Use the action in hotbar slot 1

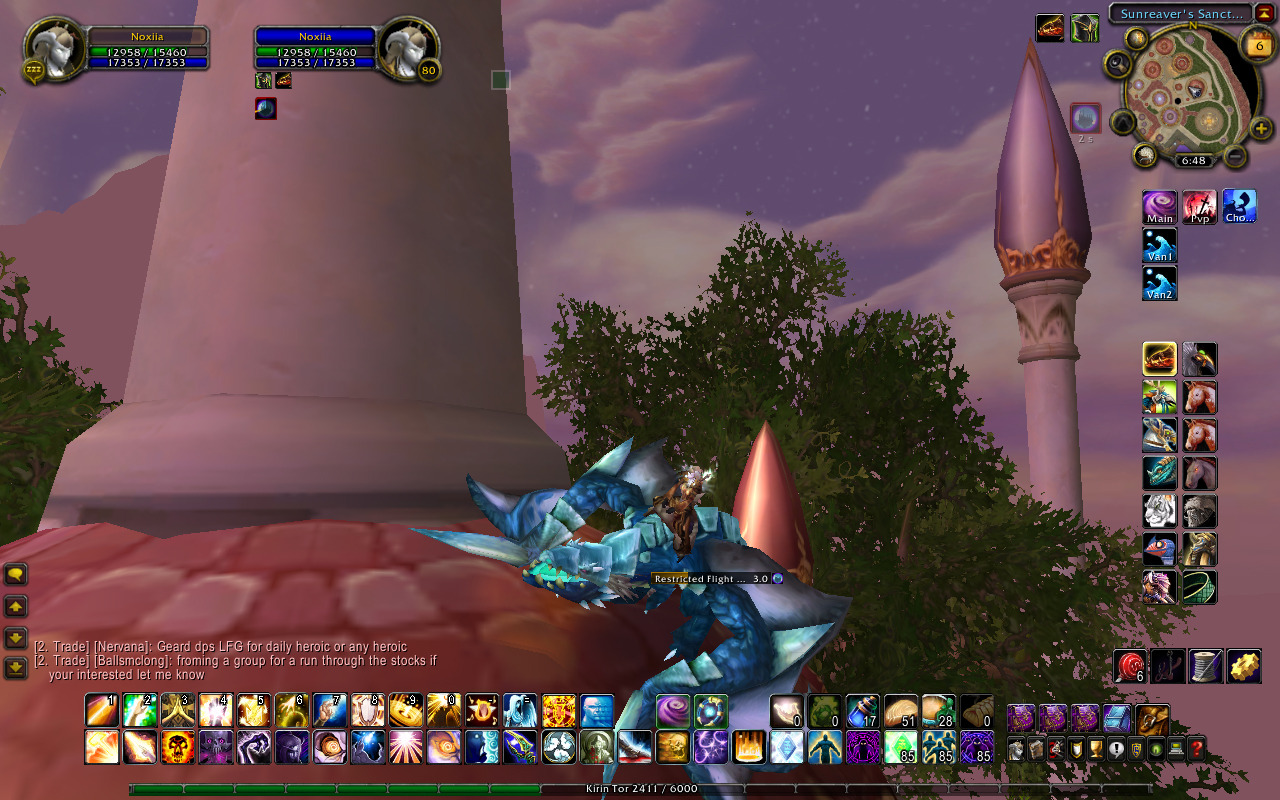coord(101,710)
